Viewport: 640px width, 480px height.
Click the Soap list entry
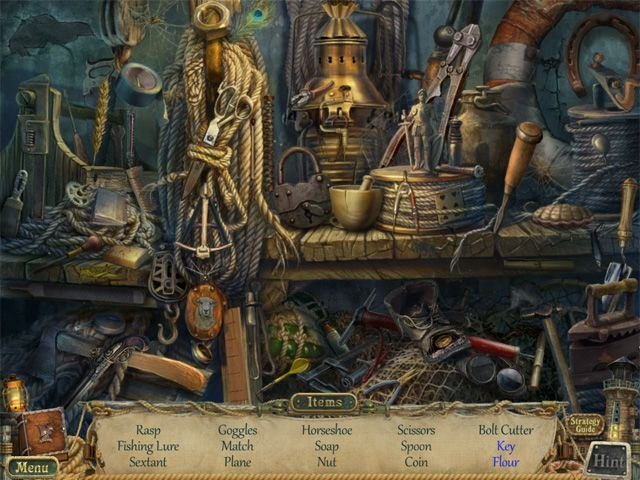pyautogui.click(x=327, y=446)
